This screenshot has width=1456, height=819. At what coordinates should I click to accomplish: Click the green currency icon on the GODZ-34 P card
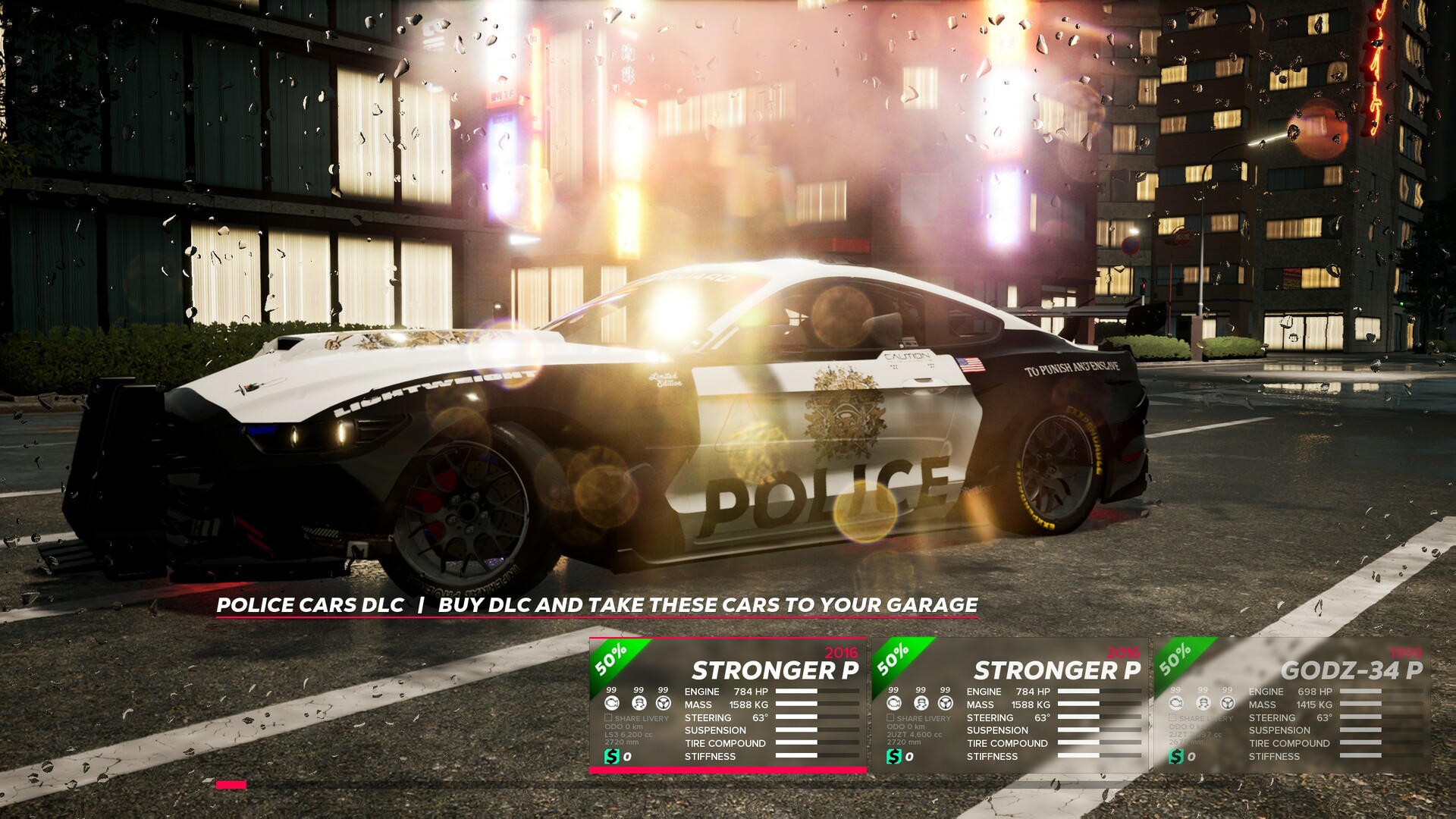point(1178,756)
